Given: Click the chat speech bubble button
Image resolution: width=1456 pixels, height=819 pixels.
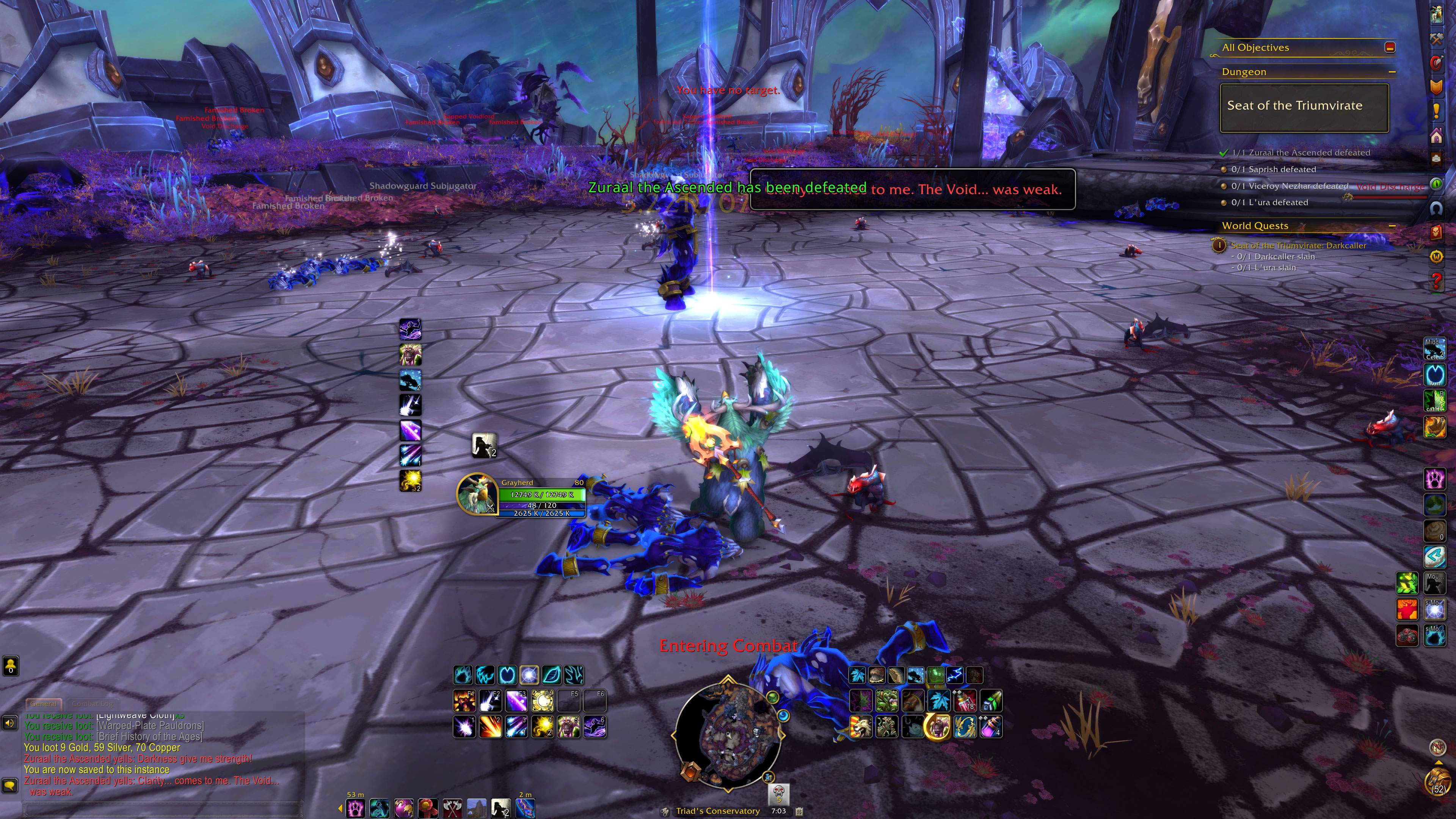Looking at the screenshot, I should tap(9, 785).
